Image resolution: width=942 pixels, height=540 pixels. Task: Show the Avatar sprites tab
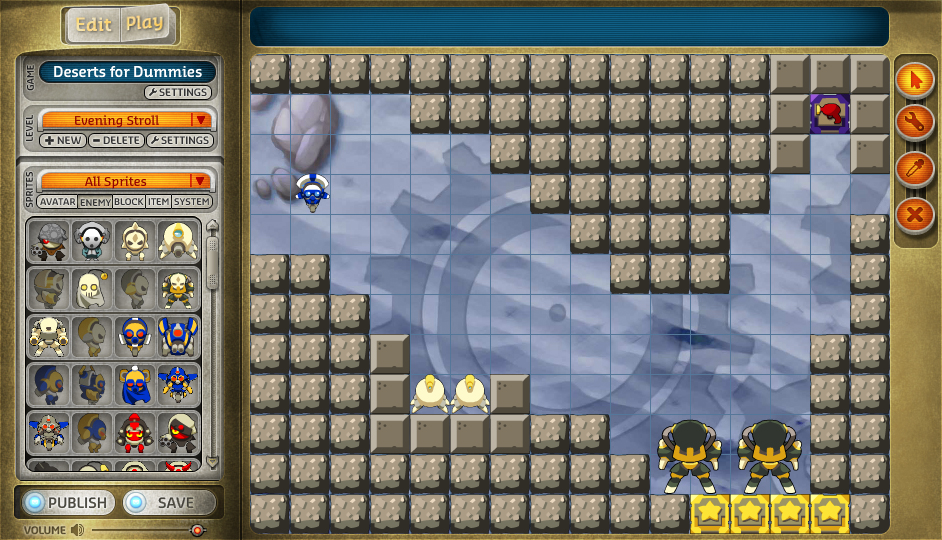(x=58, y=202)
